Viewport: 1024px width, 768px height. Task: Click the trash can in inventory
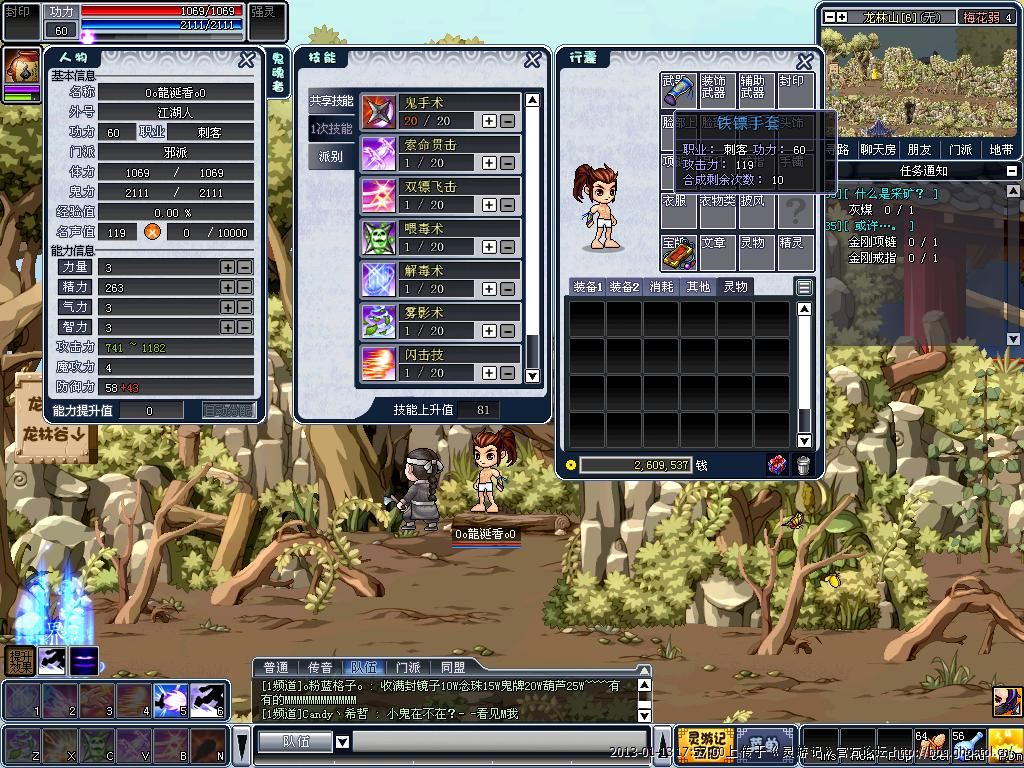802,465
